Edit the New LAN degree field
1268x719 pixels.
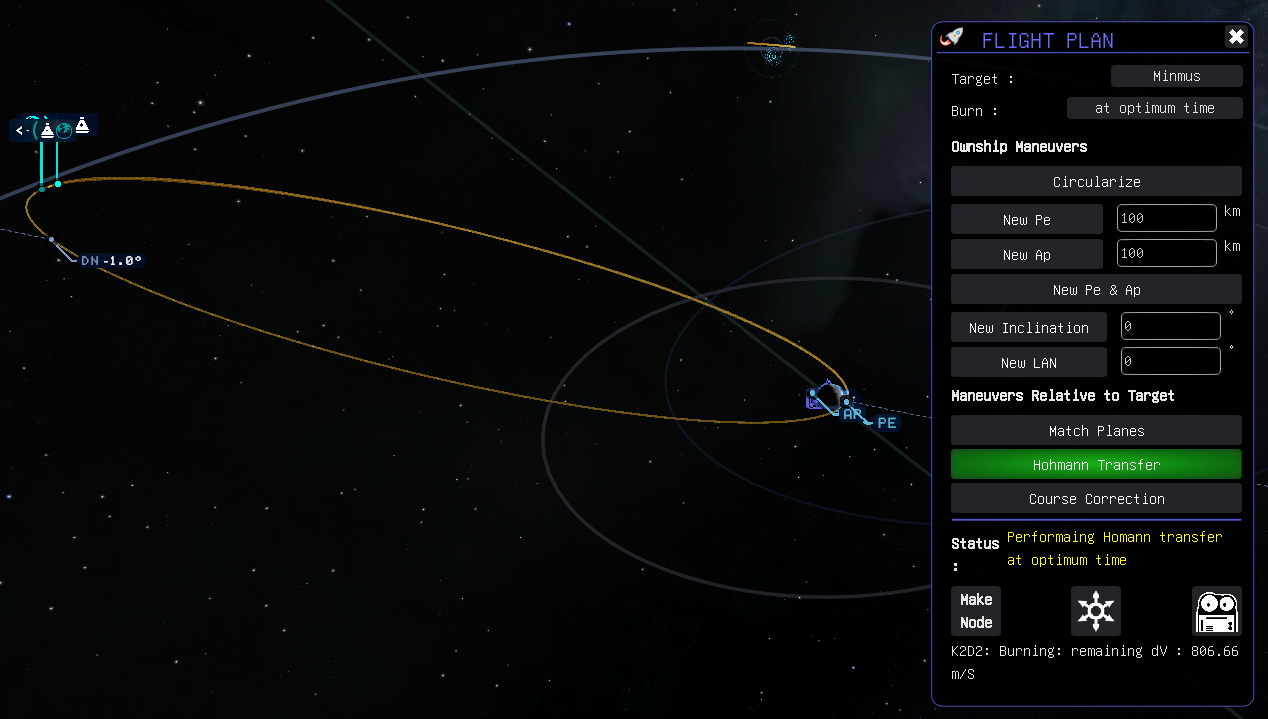click(x=1170, y=362)
